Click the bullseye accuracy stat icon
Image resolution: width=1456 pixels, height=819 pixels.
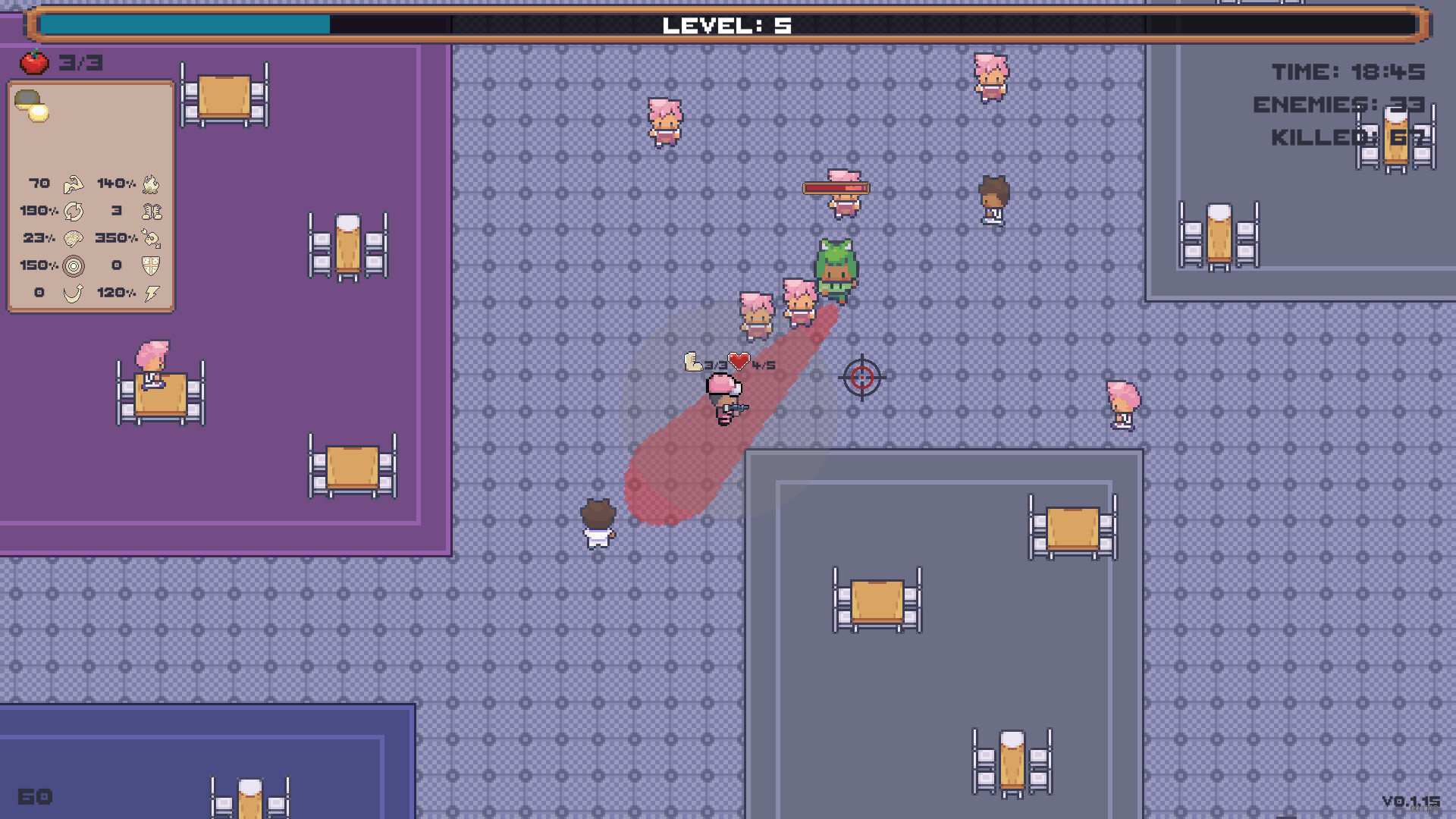click(x=74, y=266)
